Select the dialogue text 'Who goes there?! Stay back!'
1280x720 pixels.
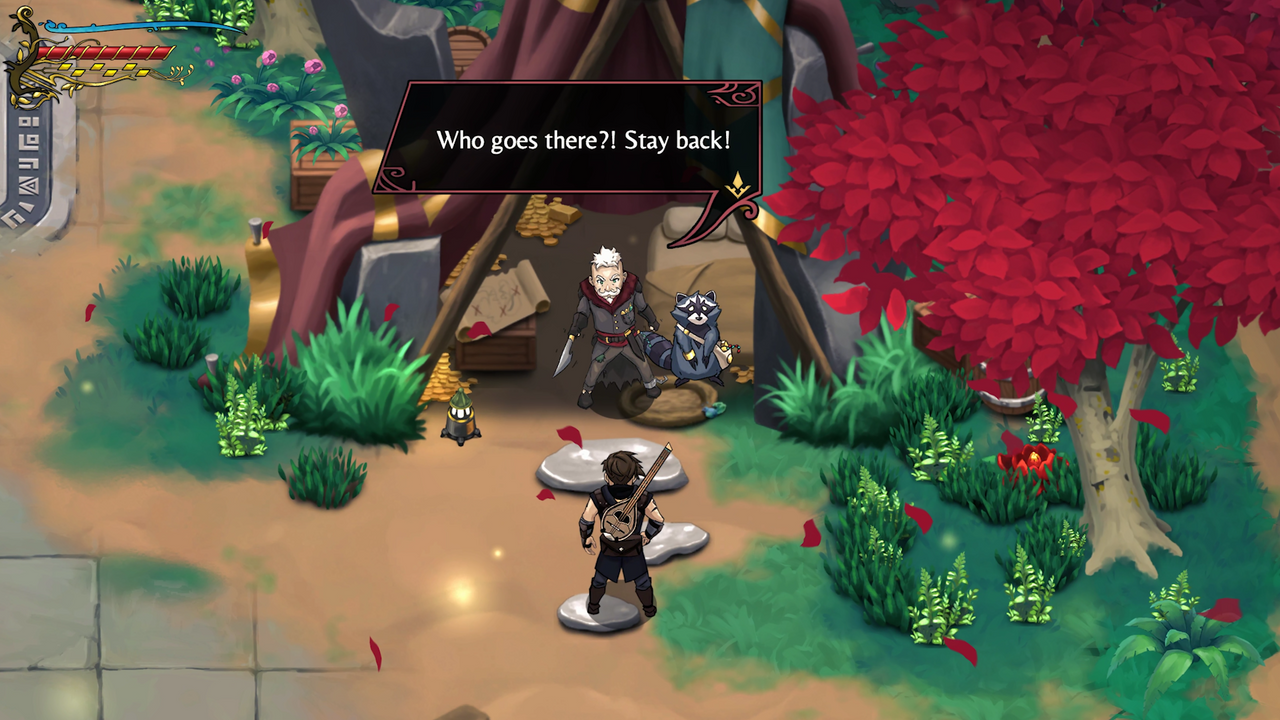(x=585, y=141)
